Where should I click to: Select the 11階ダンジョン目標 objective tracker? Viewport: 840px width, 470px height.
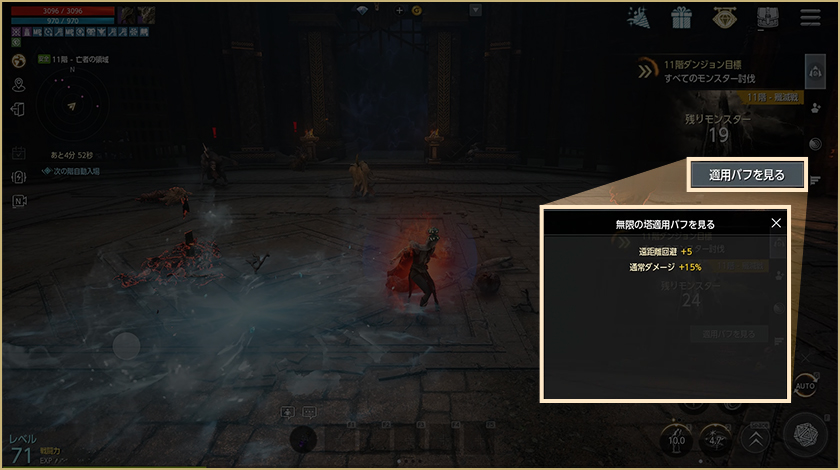[710, 70]
